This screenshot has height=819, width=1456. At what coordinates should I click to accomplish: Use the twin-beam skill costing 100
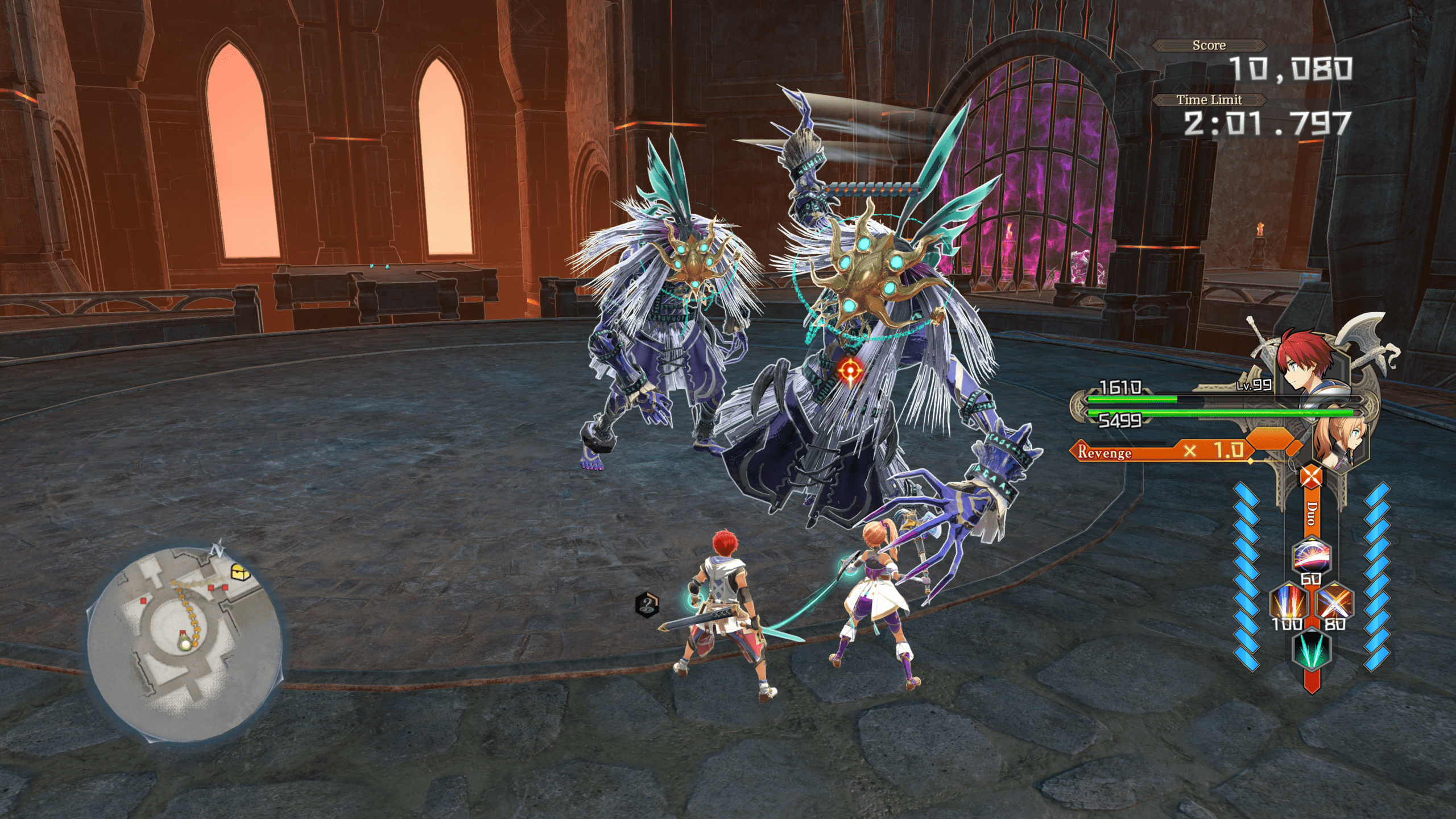pos(1288,601)
